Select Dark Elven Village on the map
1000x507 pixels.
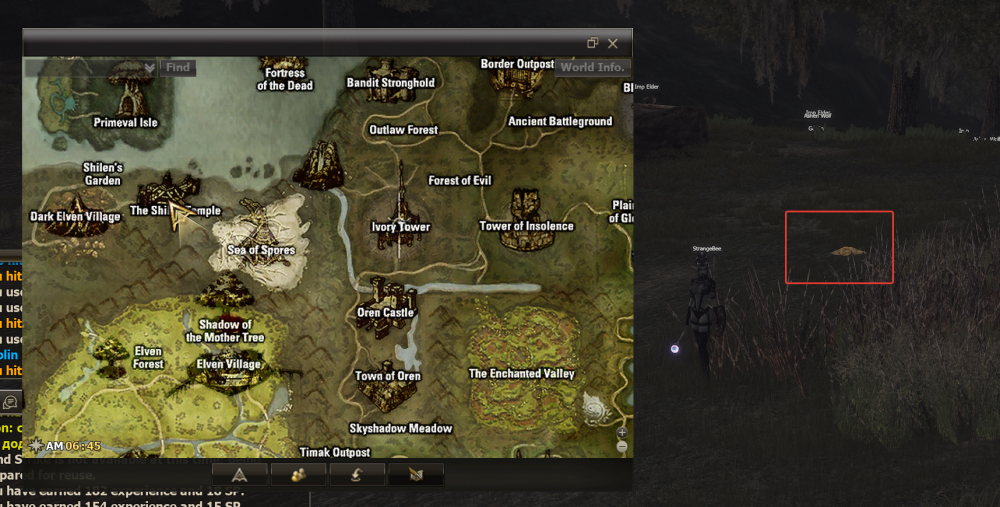click(75, 216)
